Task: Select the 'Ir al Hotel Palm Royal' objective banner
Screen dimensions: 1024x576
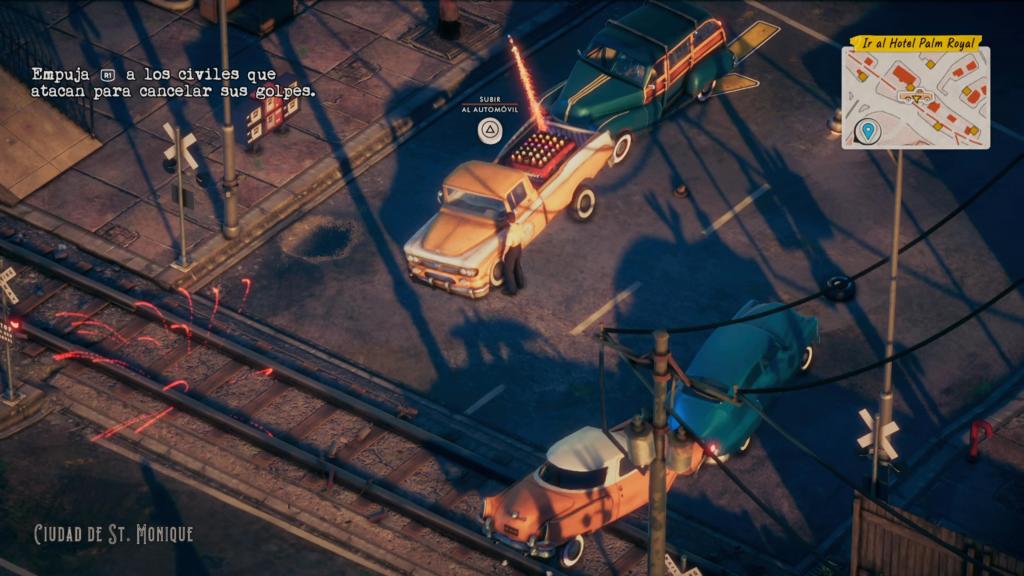Action: pos(915,42)
